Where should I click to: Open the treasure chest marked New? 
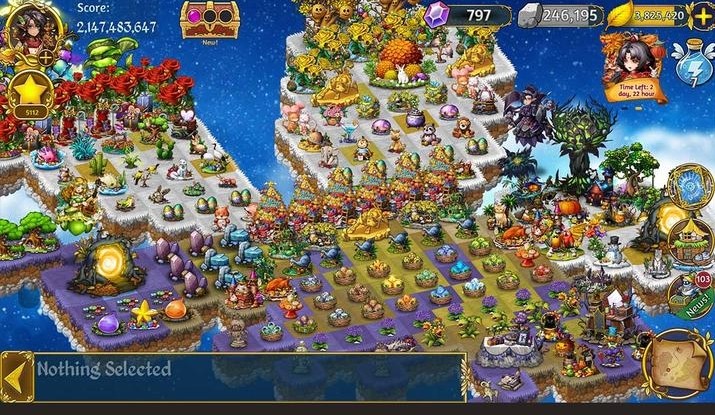coord(204,19)
